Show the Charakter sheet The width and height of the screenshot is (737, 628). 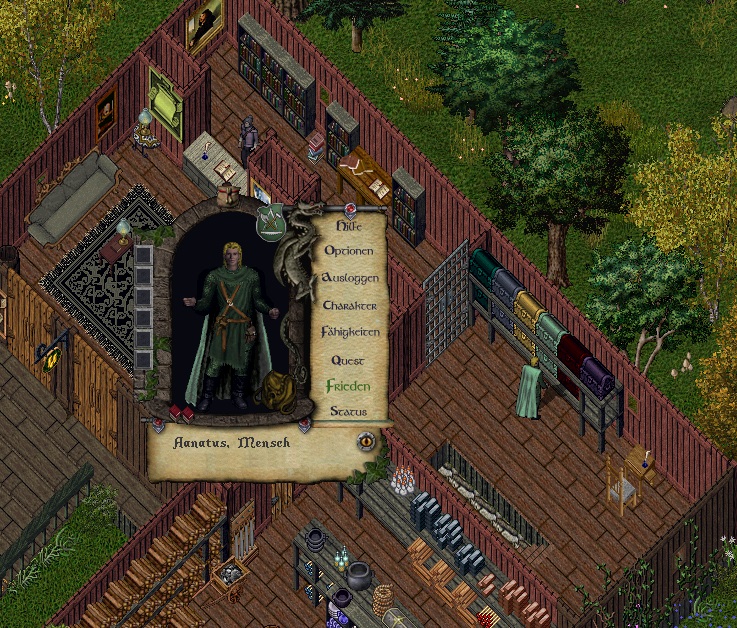tap(349, 304)
